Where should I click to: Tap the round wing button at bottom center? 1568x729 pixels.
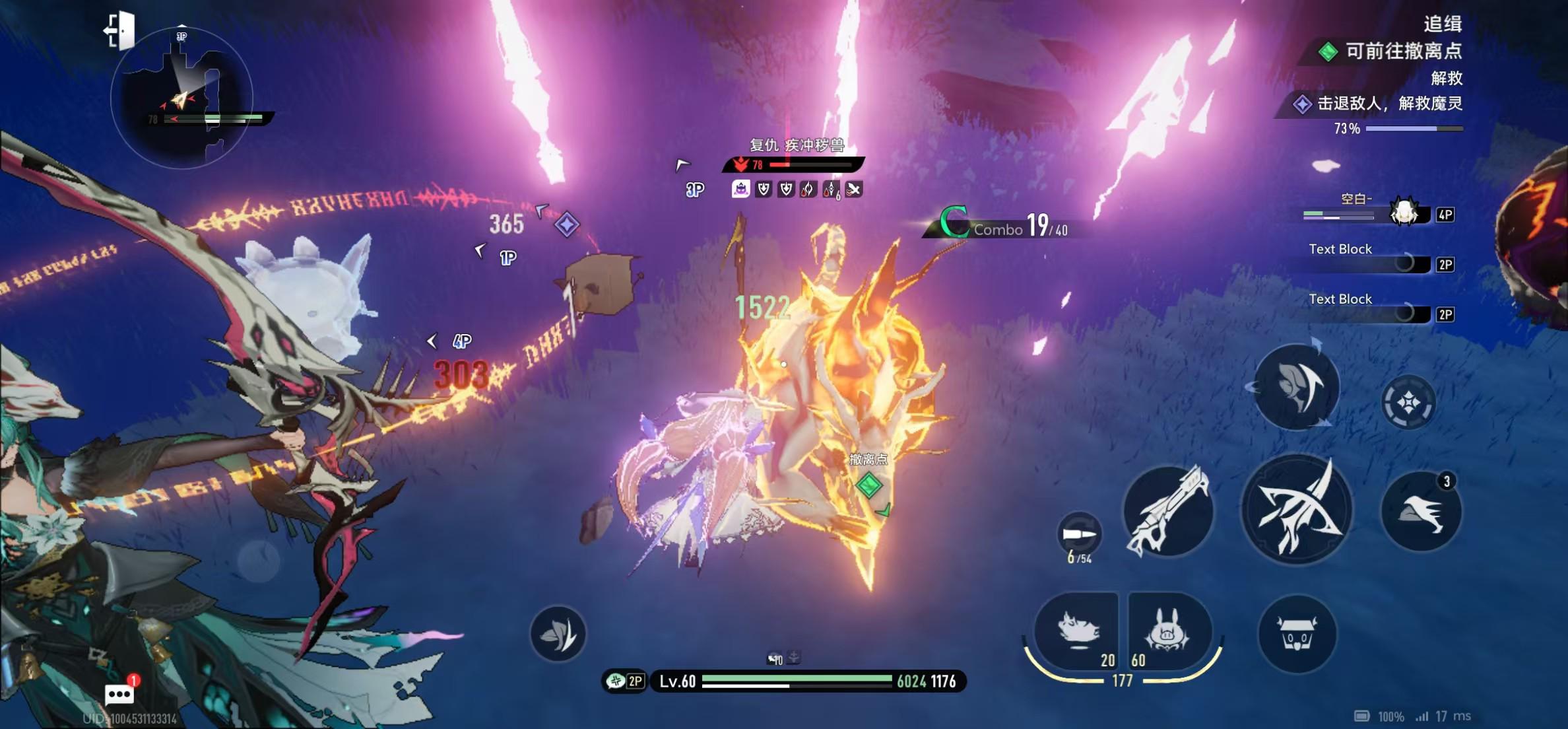pyautogui.click(x=558, y=634)
